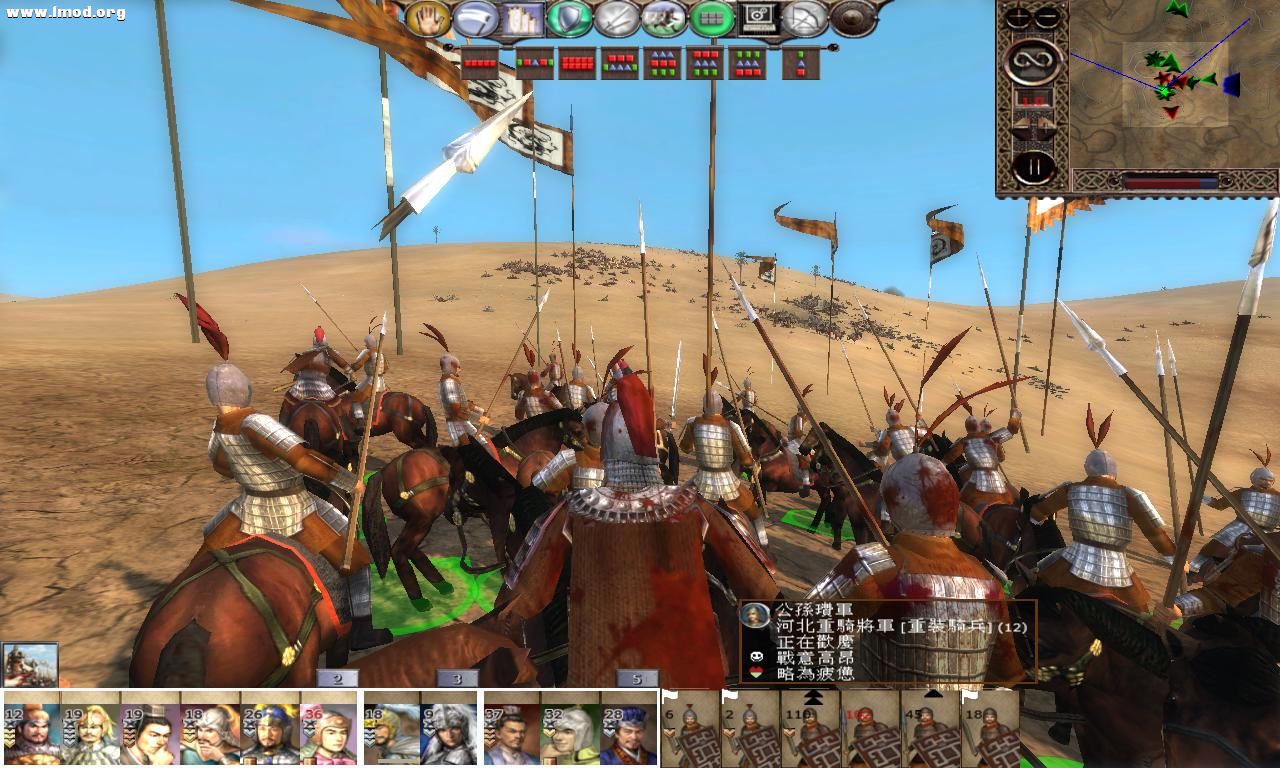Zoom in the minimap with plus button
Image resolution: width=1280 pixels, height=768 pixels.
tap(1018, 17)
